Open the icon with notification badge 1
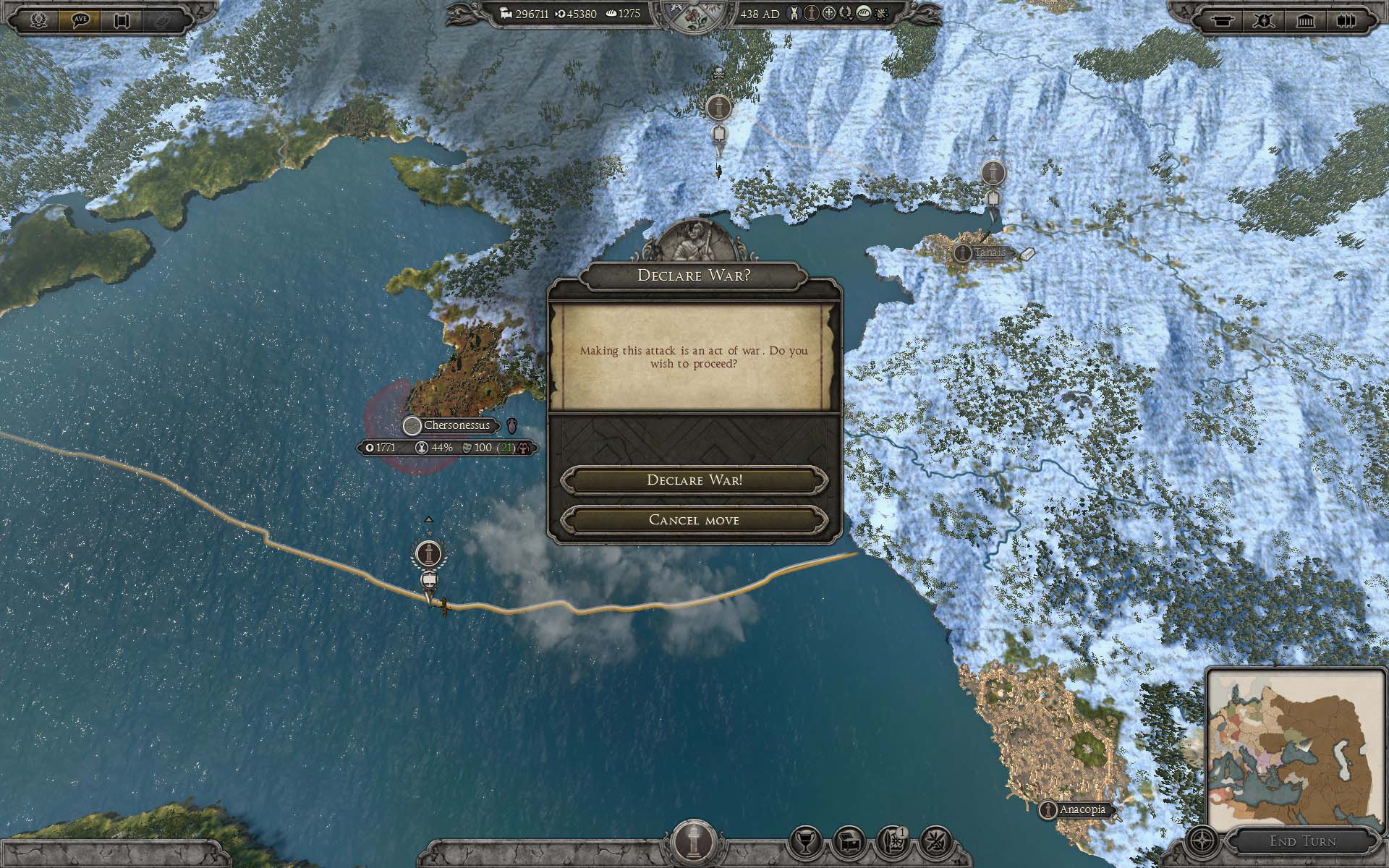 pos(893,841)
